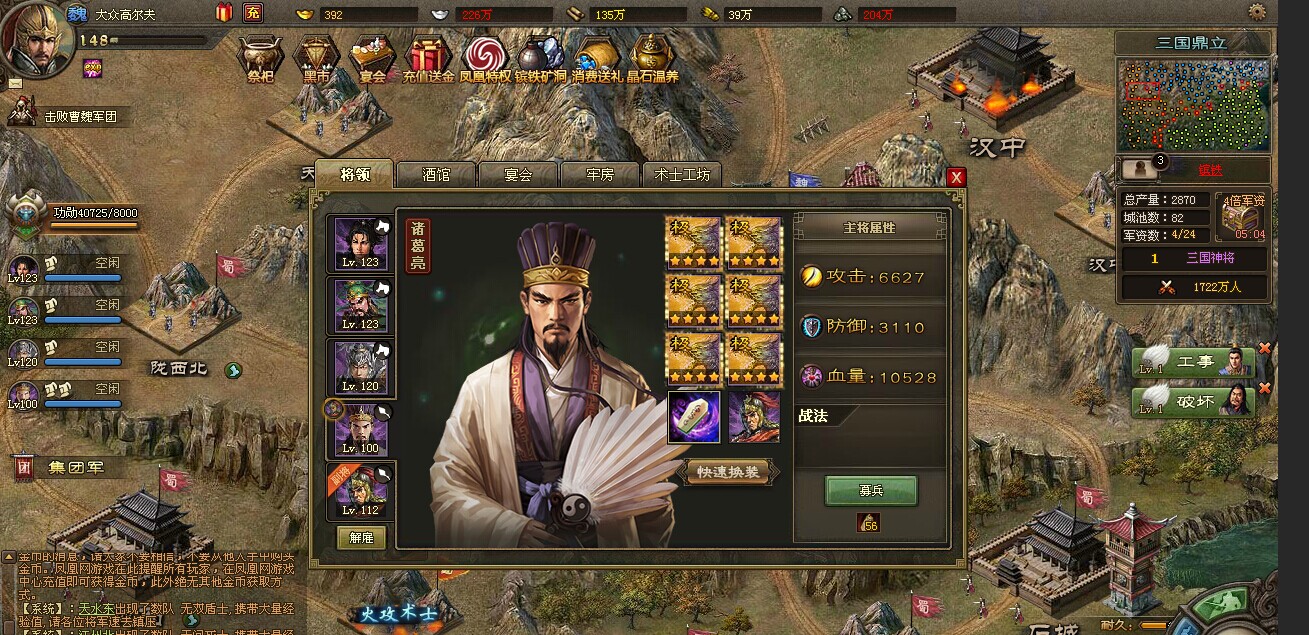
Task: Open the 充值送金 gift box
Action: click(428, 58)
